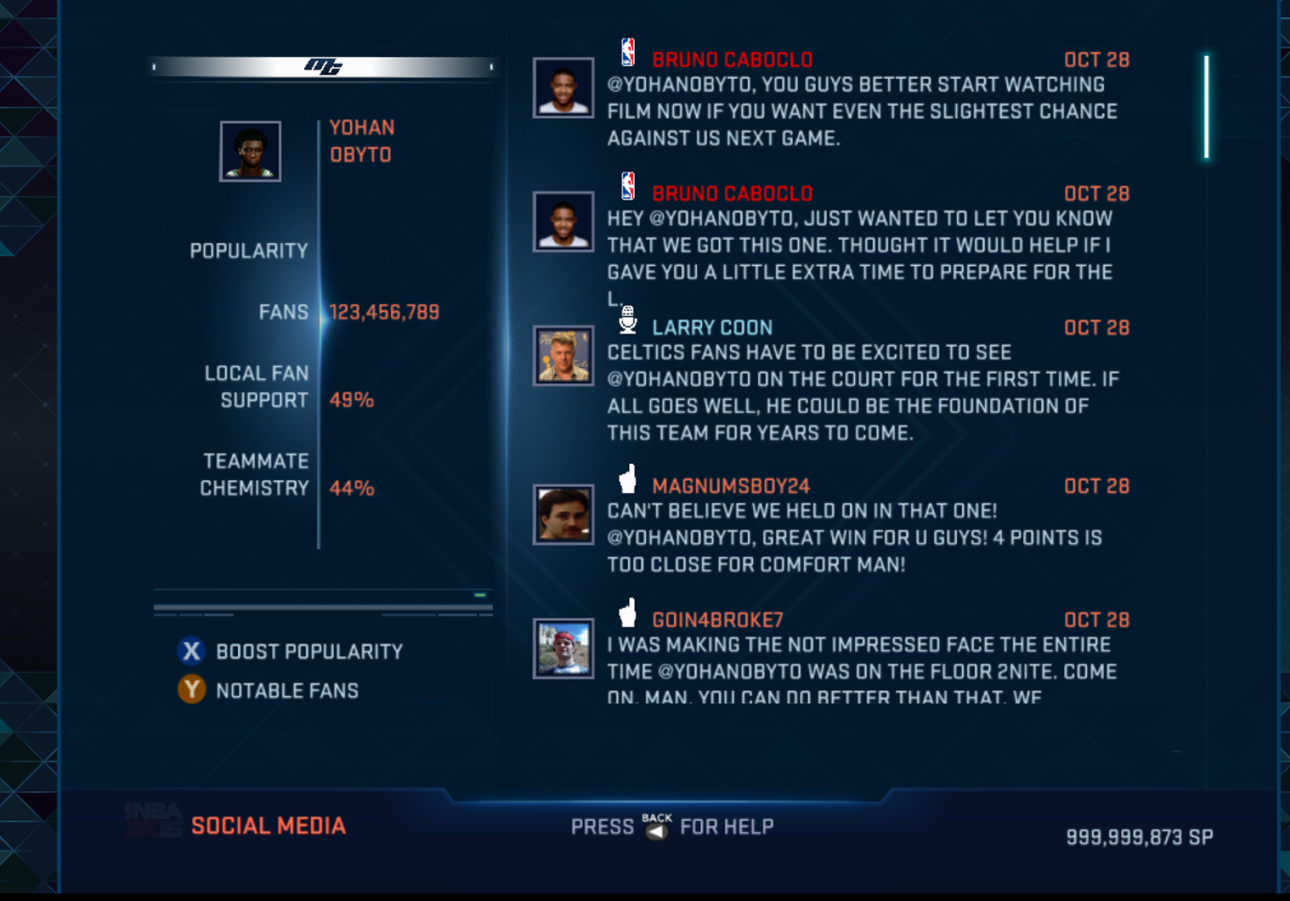Click MagnumsBoy24's profile picture
The width and height of the screenshot is (1290, 901).
pos(563,514)
